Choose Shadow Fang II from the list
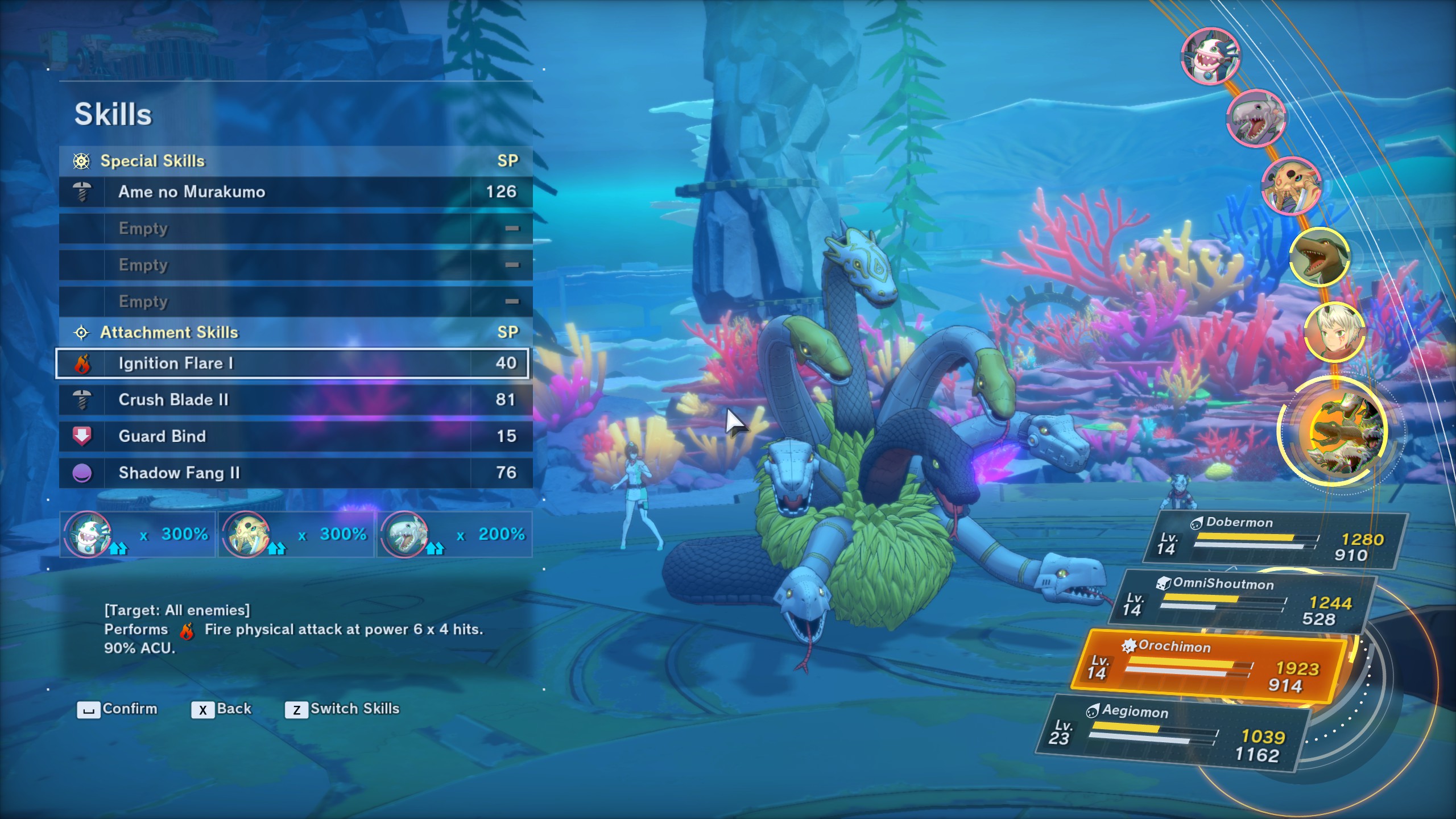This screenshot has width=1456, height=819. (x=296, y=473)
